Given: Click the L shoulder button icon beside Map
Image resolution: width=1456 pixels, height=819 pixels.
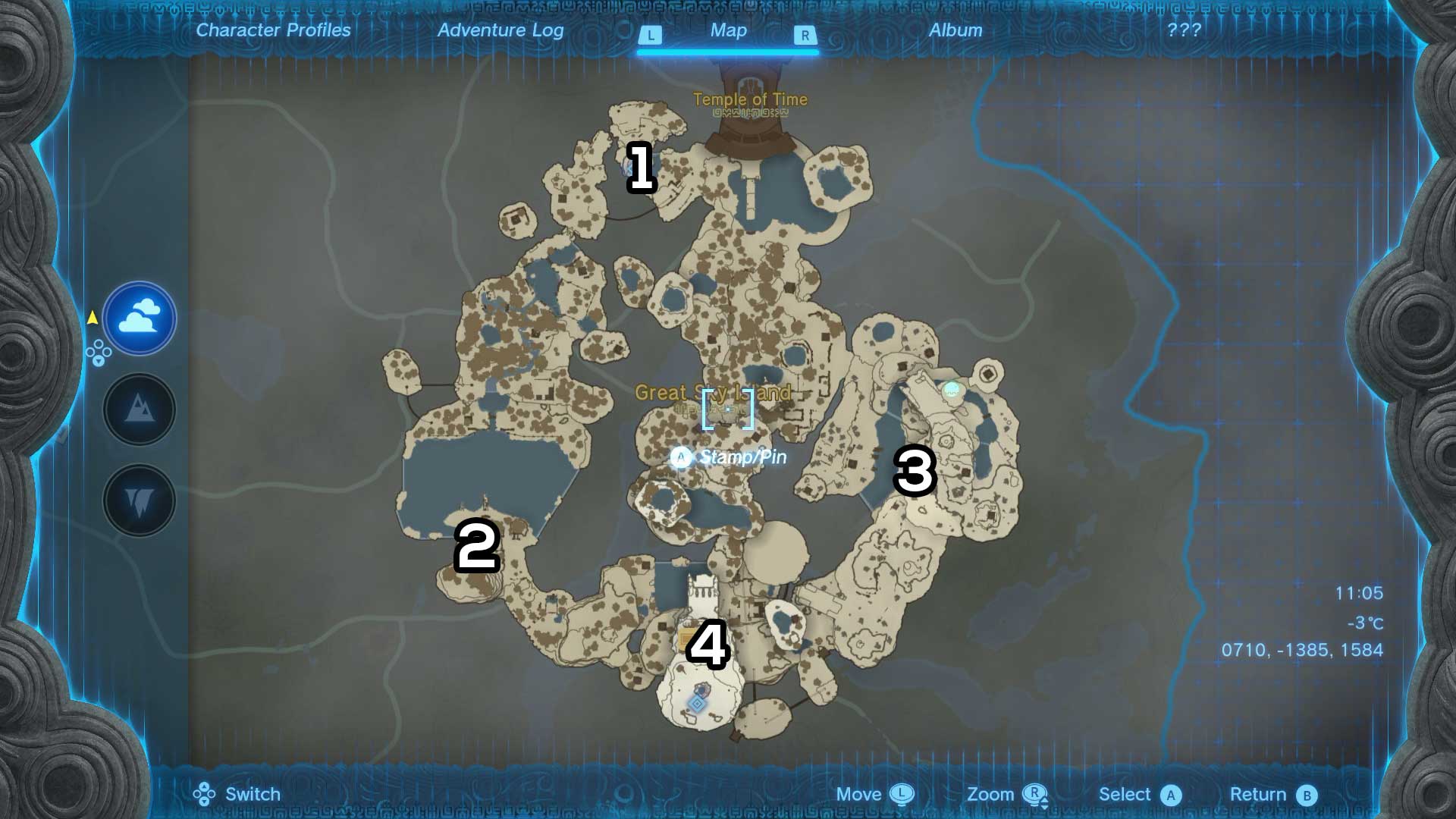Looking at the screenshot, I should point(651,33).
